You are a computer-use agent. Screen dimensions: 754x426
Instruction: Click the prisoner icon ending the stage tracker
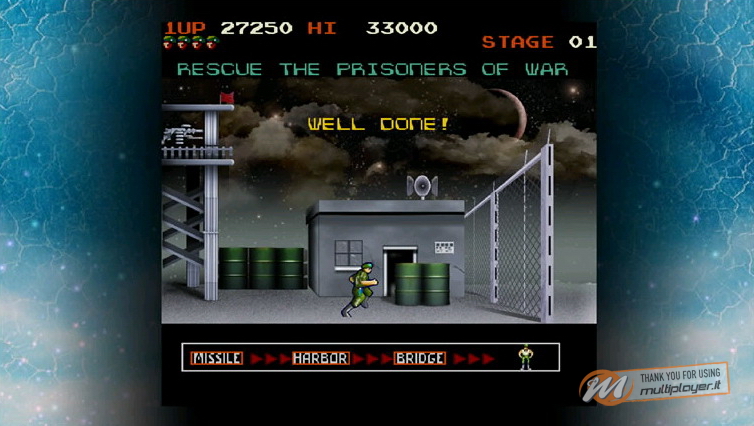[x=525, y=357]
